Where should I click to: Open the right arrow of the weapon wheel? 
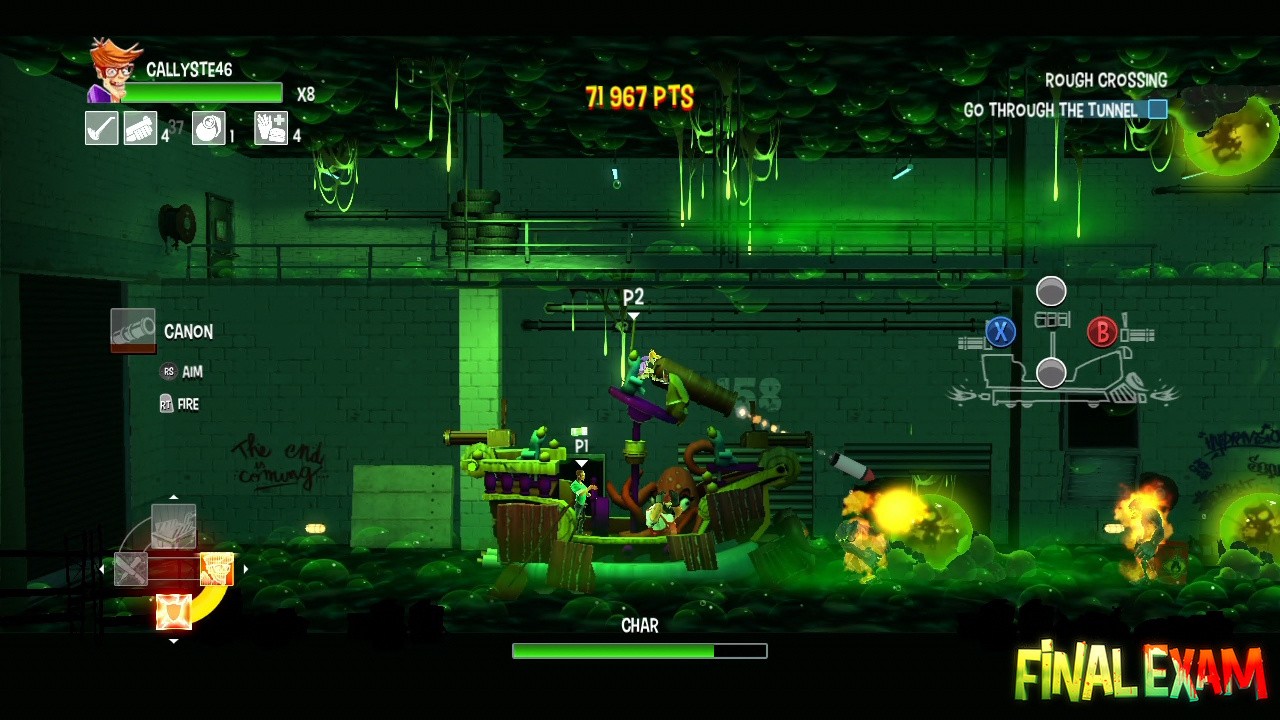click(x=247, y=568)
